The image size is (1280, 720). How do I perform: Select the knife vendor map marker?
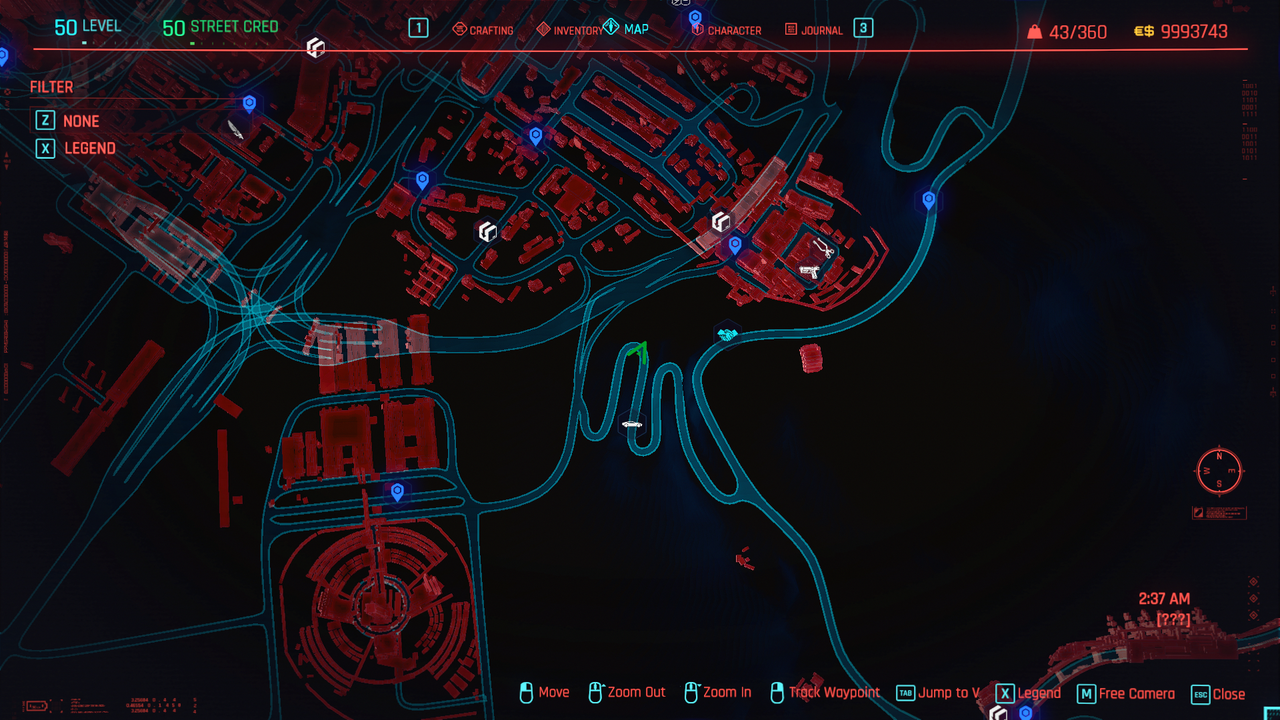(234, 129)
